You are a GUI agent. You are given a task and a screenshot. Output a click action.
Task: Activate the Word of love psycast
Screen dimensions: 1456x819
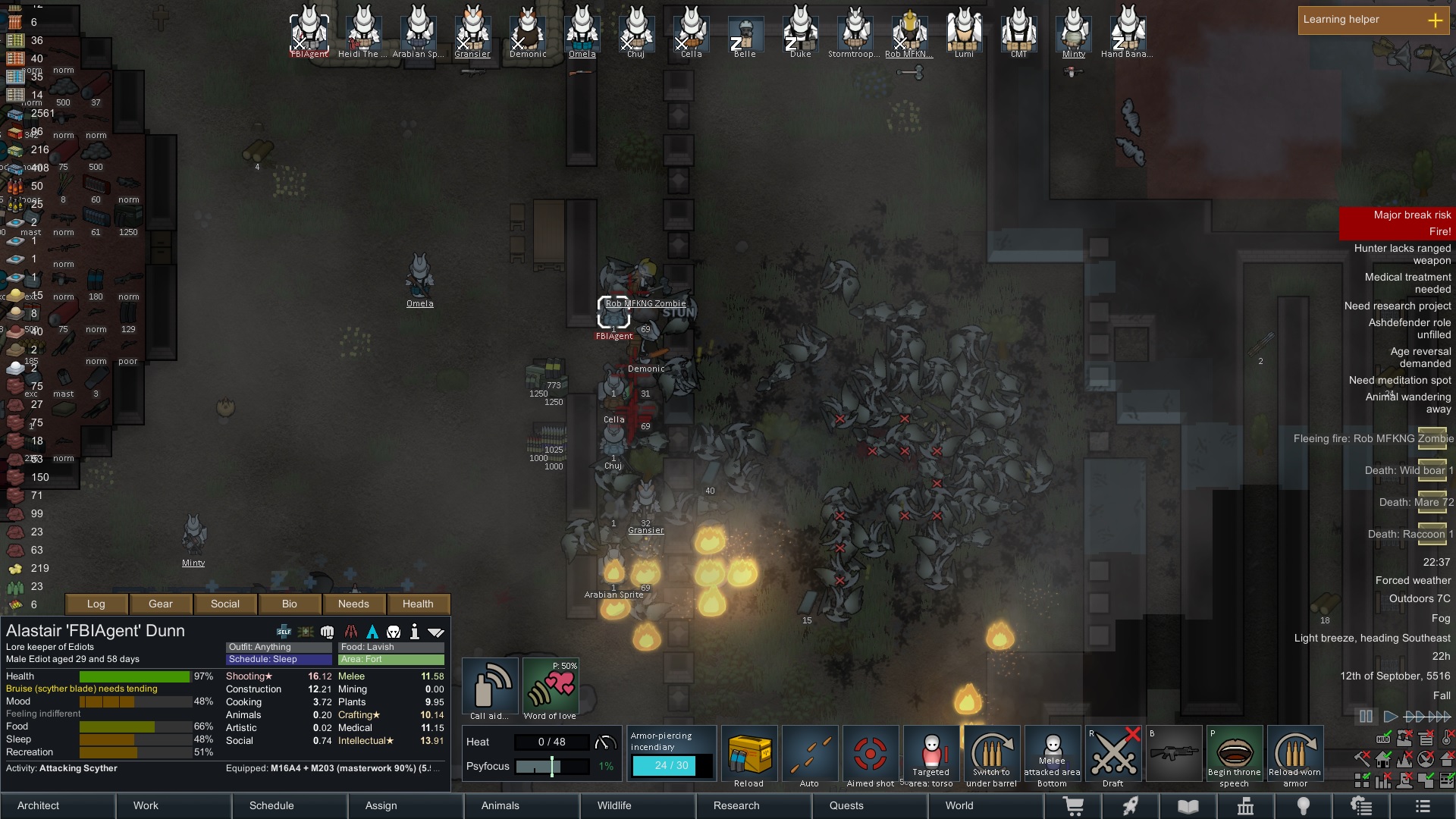point(551,688)
